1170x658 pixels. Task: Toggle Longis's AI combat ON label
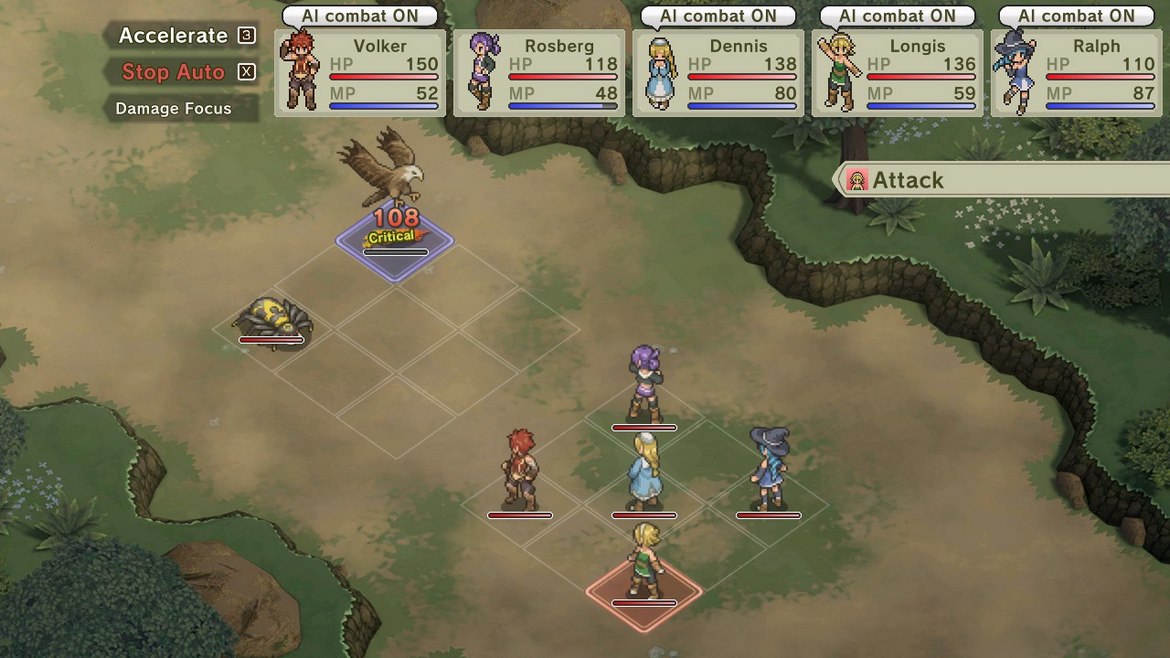pos(897,16)
